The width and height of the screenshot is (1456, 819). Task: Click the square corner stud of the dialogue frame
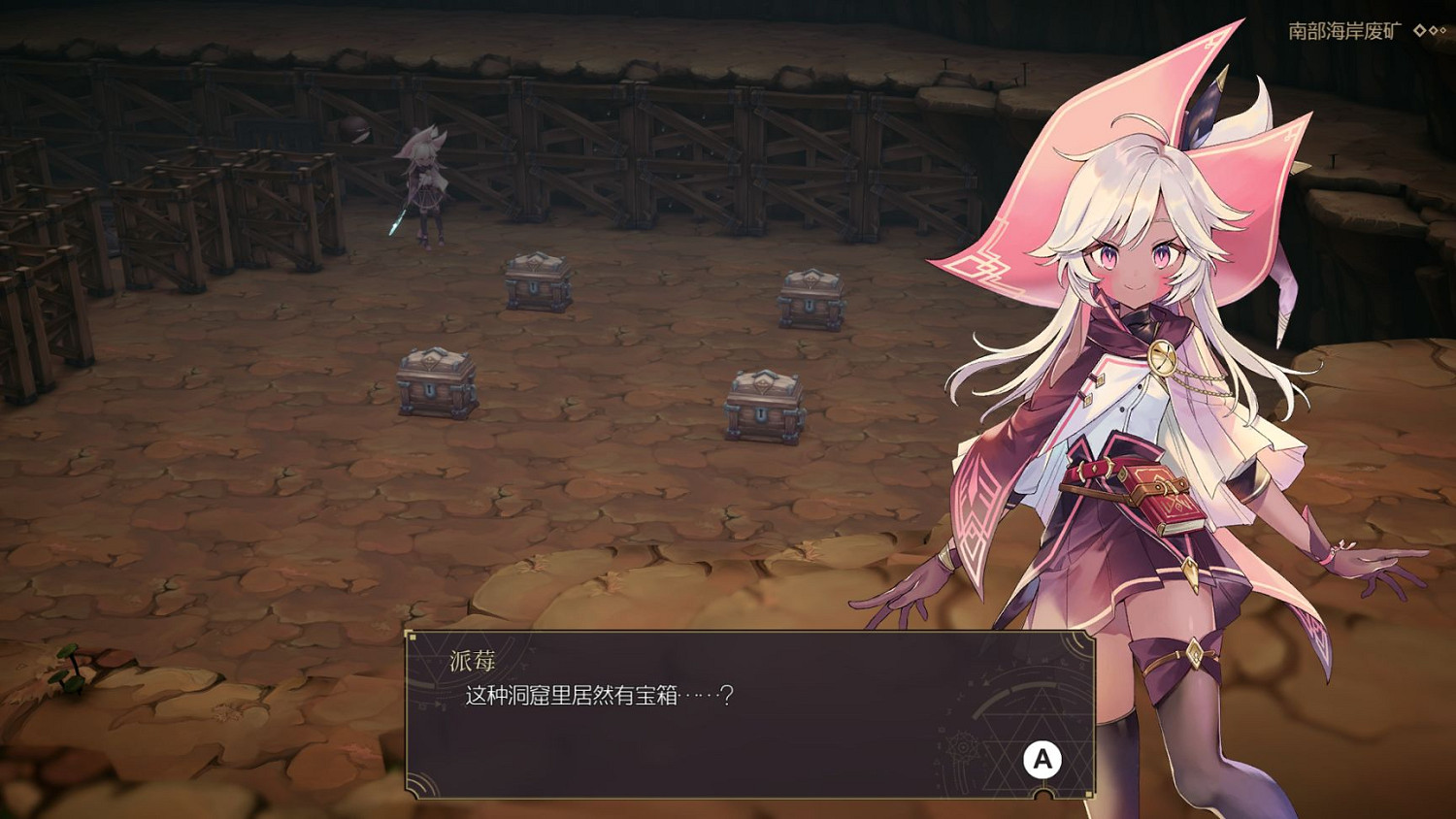(412, 637)
